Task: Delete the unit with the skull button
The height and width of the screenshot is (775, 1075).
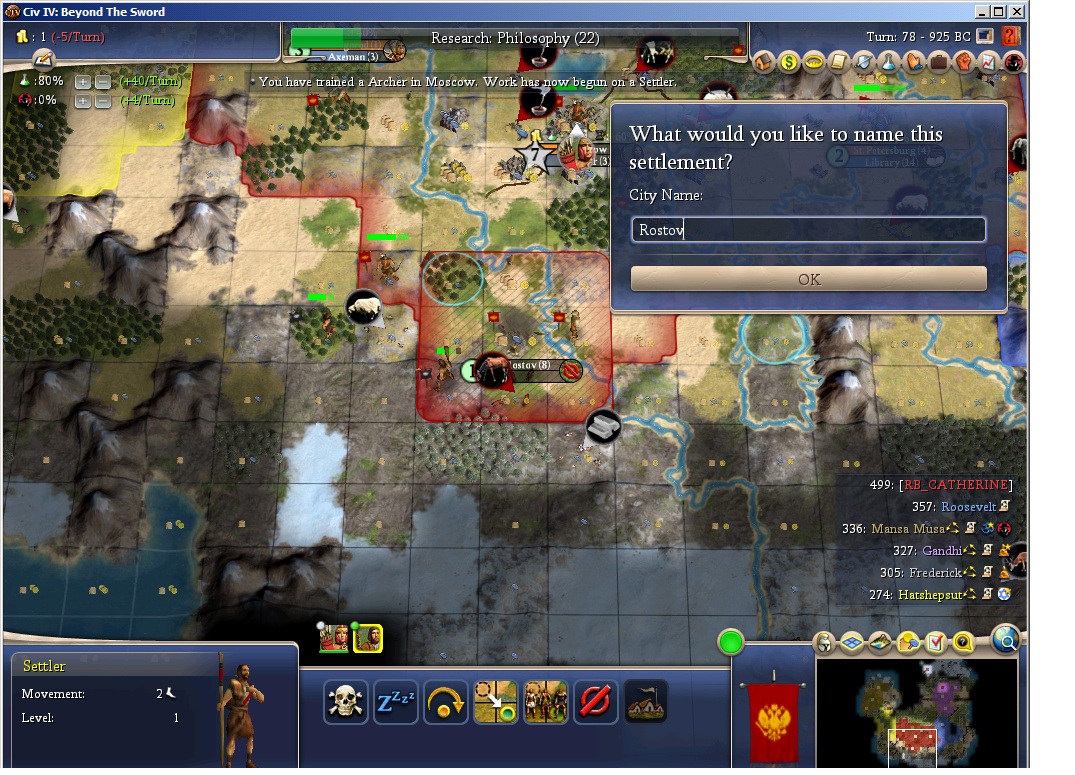Action: coord(345,702)
